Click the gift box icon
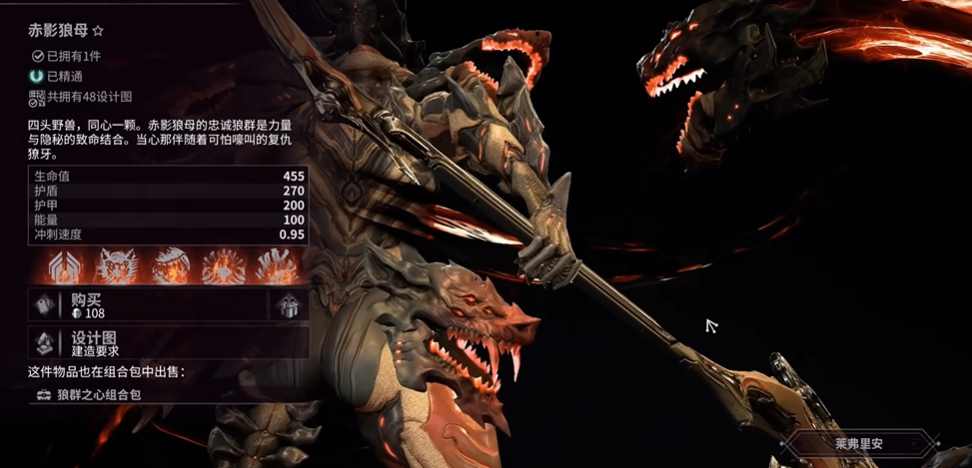972x468 pixels. point(289,306)
